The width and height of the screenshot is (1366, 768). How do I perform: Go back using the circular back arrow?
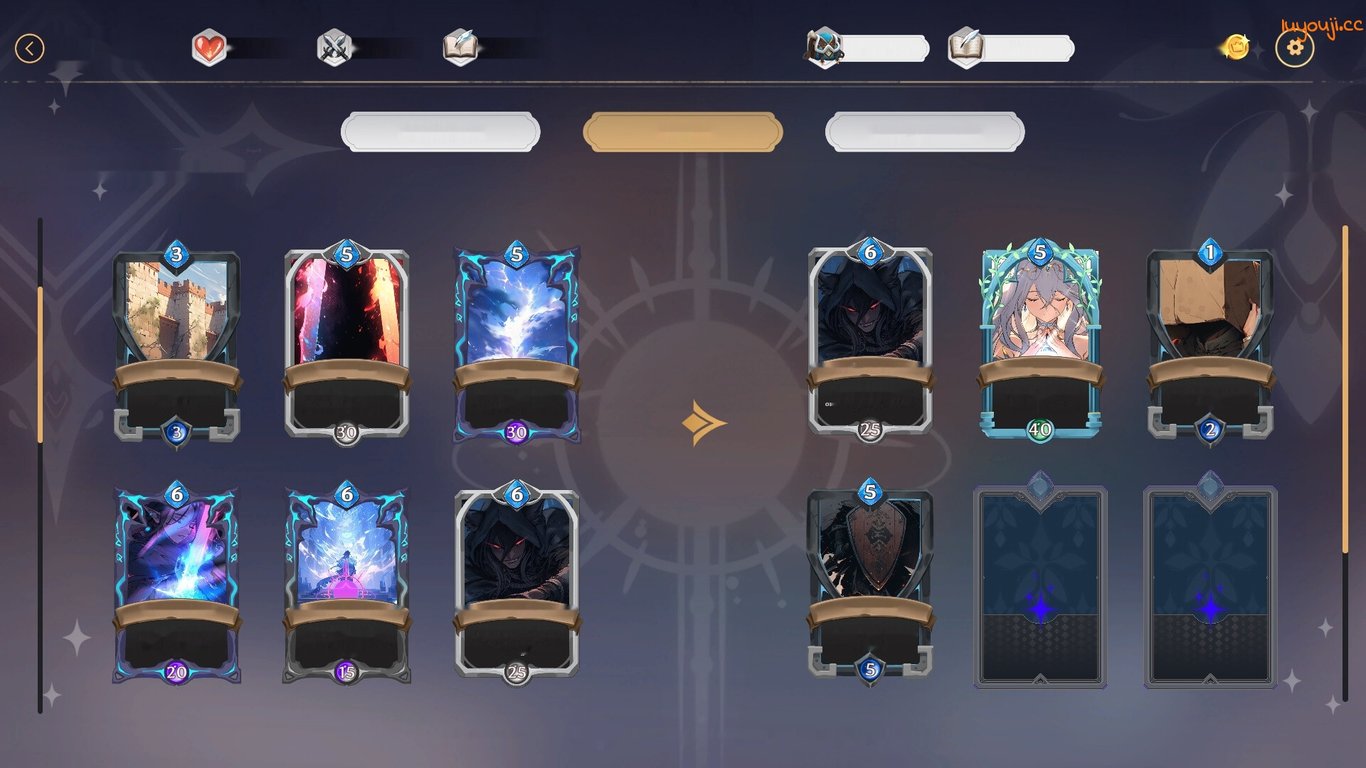point(29,47)
